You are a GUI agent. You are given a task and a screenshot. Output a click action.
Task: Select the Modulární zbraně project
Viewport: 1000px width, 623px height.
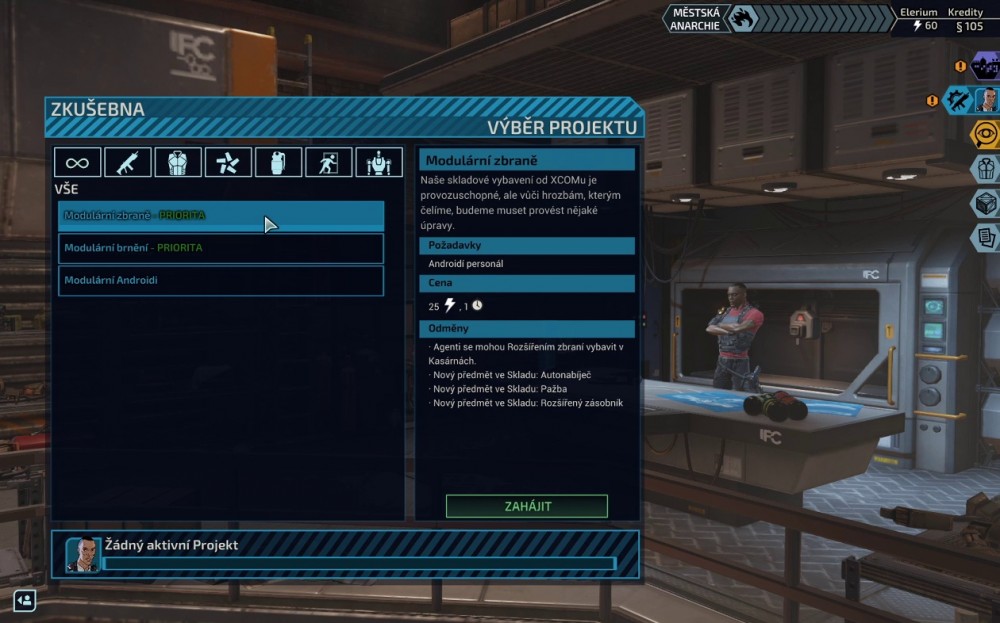point(220,216)
